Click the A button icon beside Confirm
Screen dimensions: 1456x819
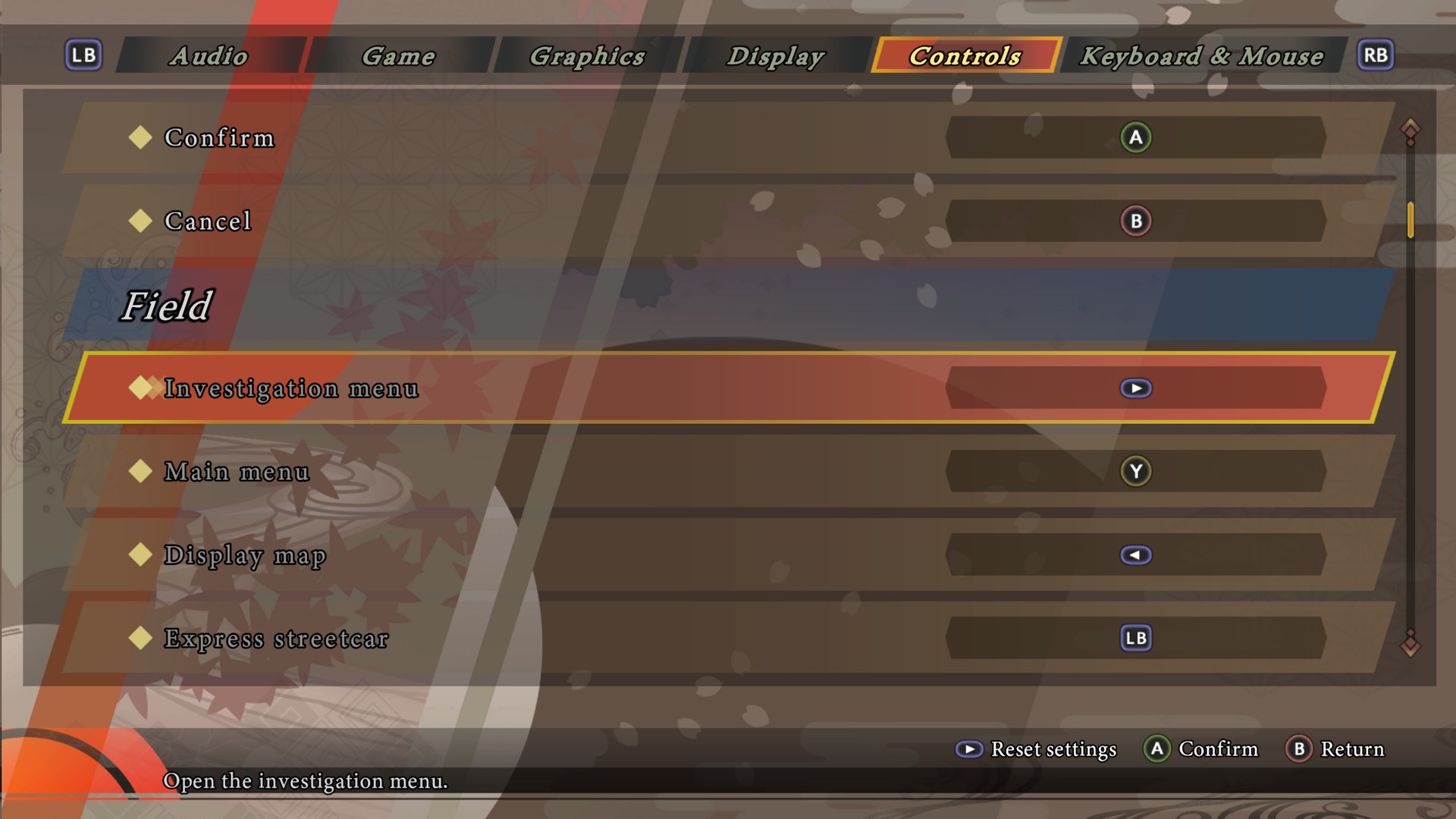tap(1135, 137)
